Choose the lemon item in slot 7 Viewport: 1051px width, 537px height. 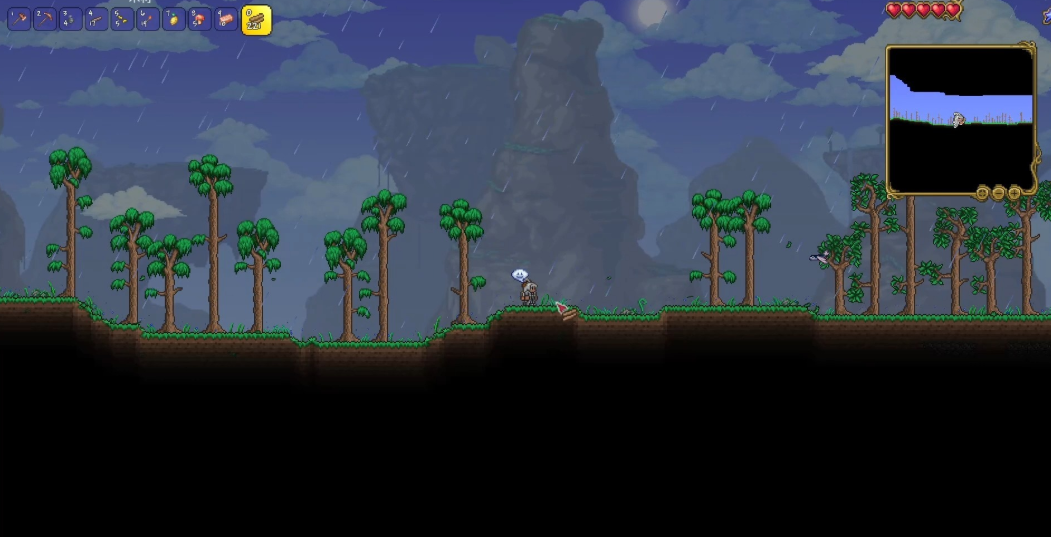click(x=174, y=19)
